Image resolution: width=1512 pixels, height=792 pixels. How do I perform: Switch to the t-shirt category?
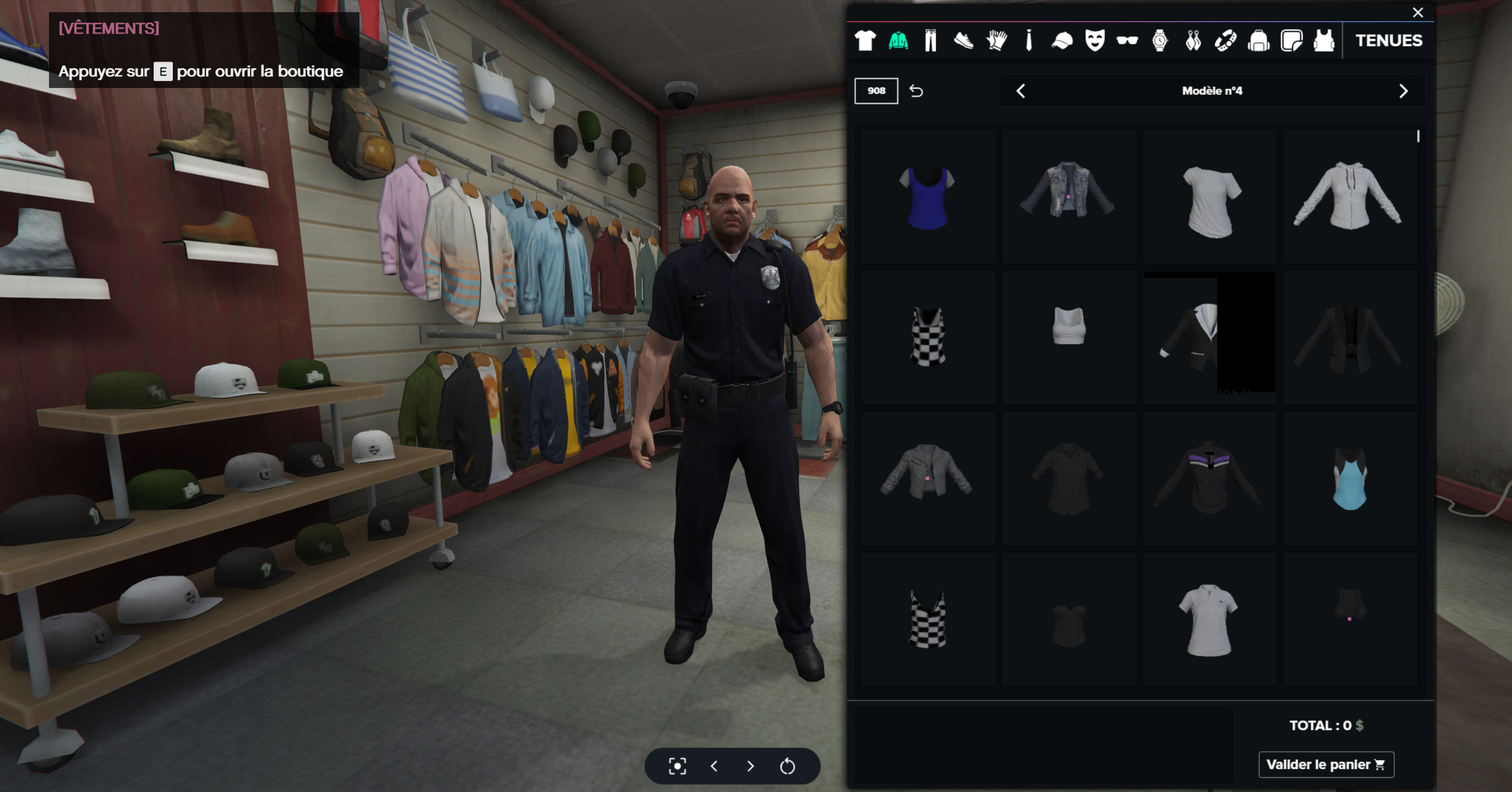pyautogui.click(x=865, y=41)
